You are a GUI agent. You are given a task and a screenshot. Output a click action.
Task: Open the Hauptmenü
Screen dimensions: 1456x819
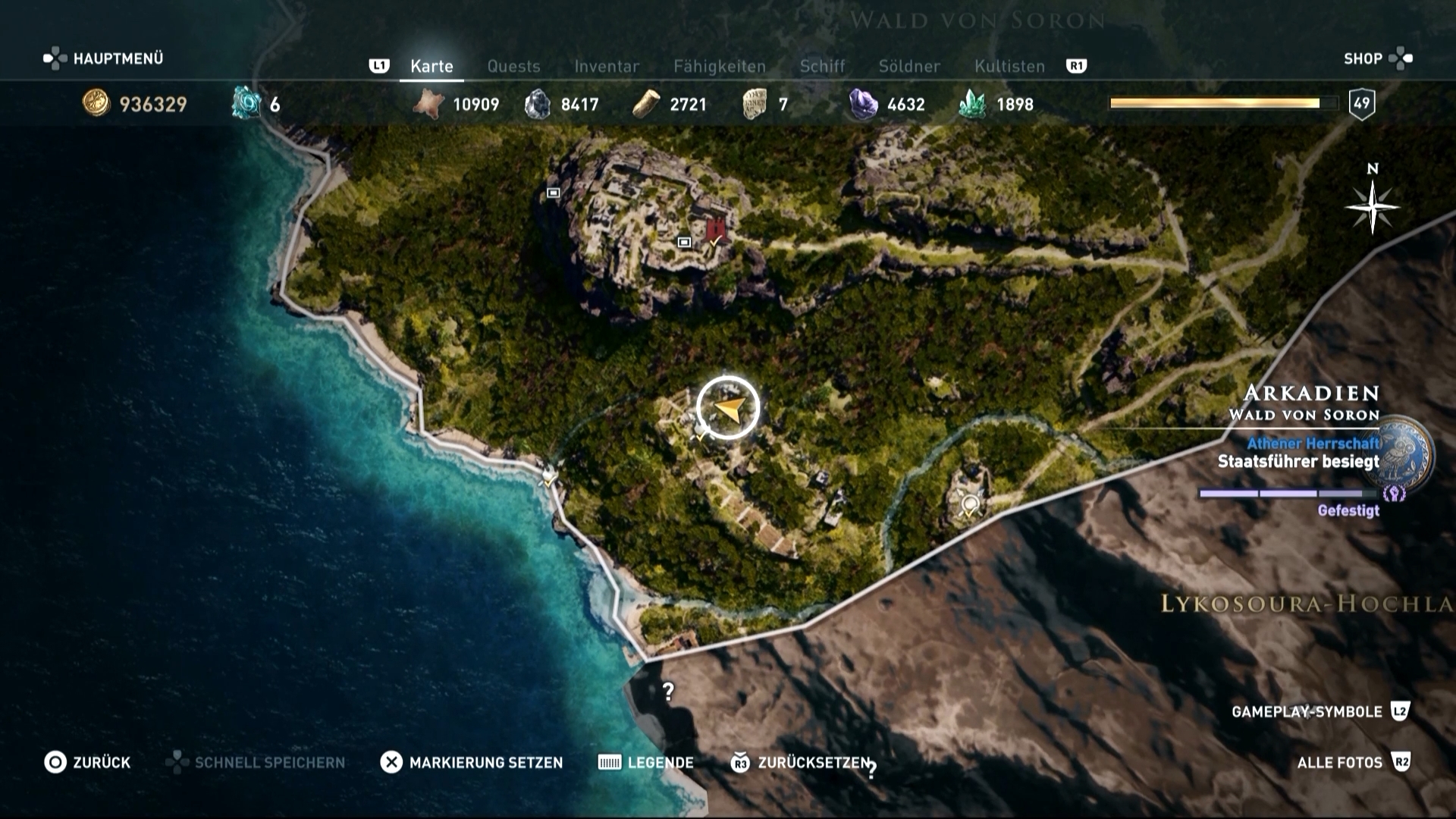[x=104, y=58]
